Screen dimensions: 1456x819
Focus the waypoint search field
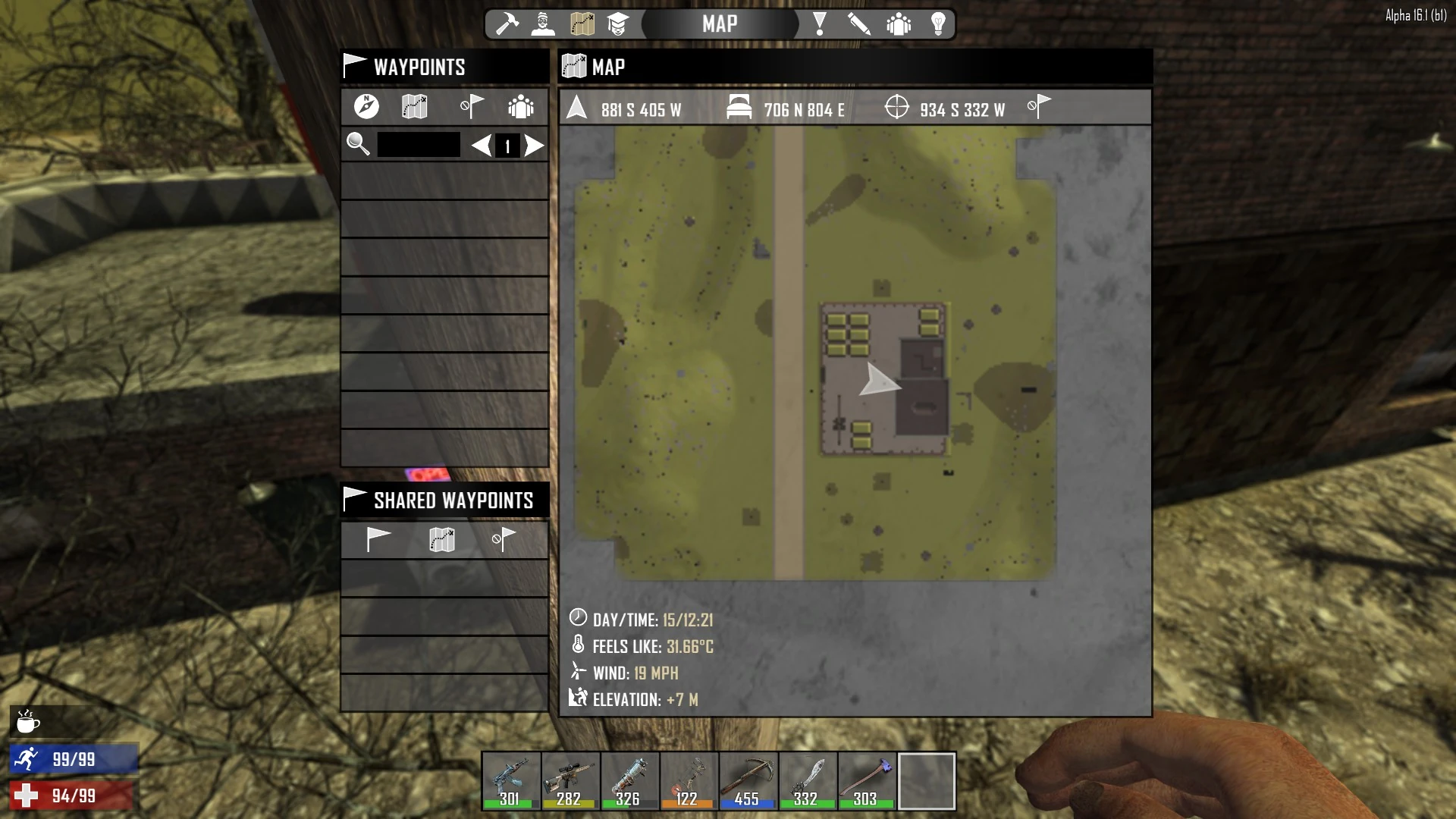point(419,145)
